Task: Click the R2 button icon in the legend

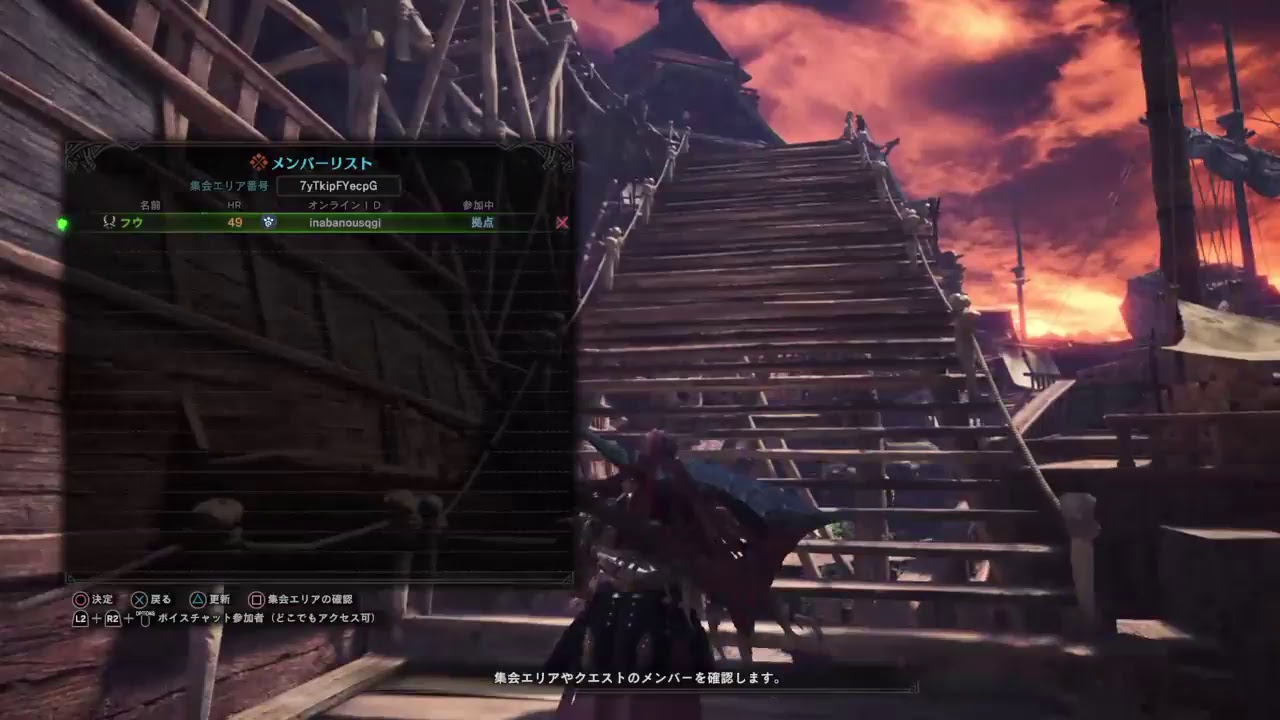Action: point(111,619)
